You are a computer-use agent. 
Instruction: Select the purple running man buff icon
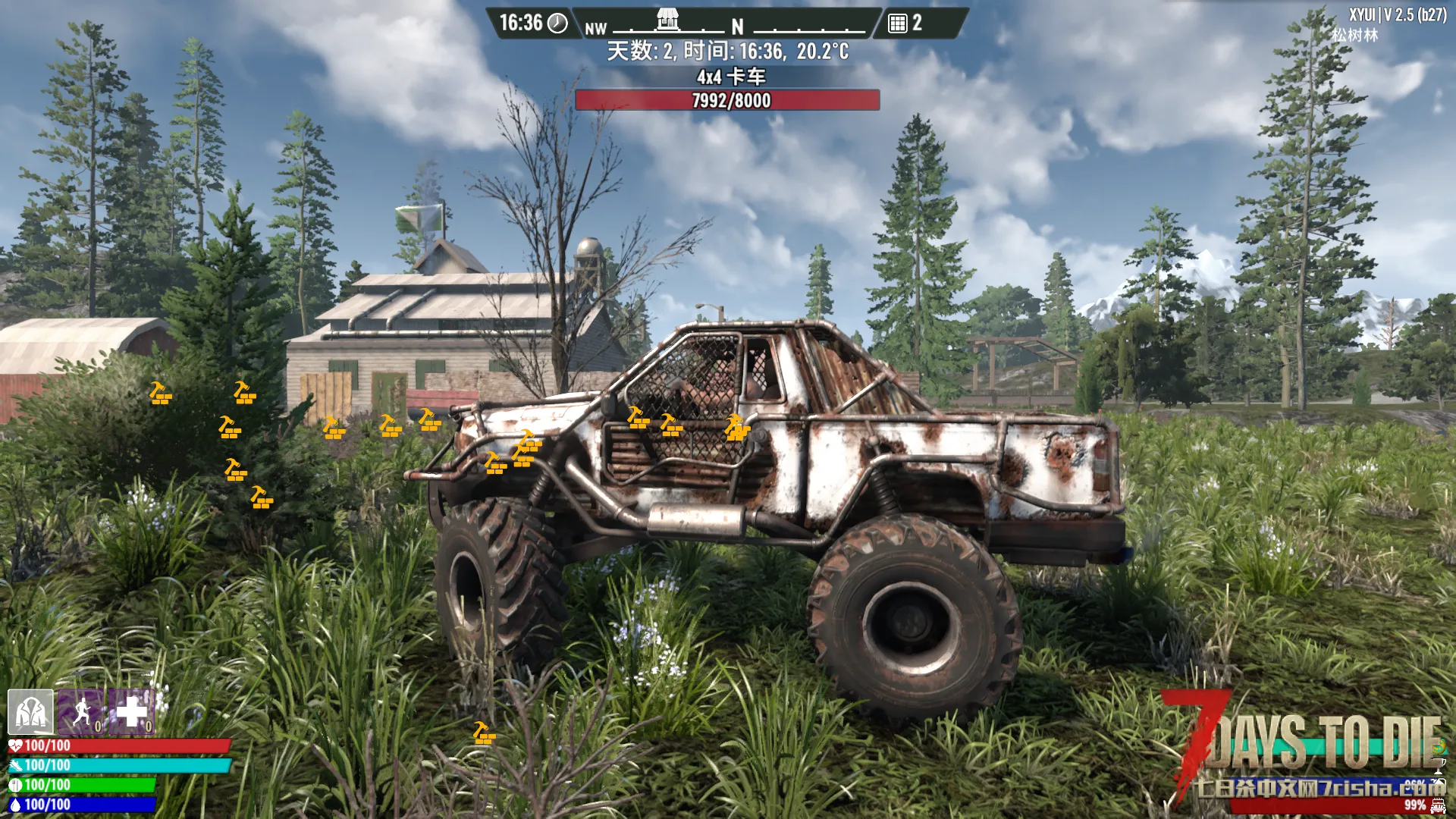(x=81, y=712)
